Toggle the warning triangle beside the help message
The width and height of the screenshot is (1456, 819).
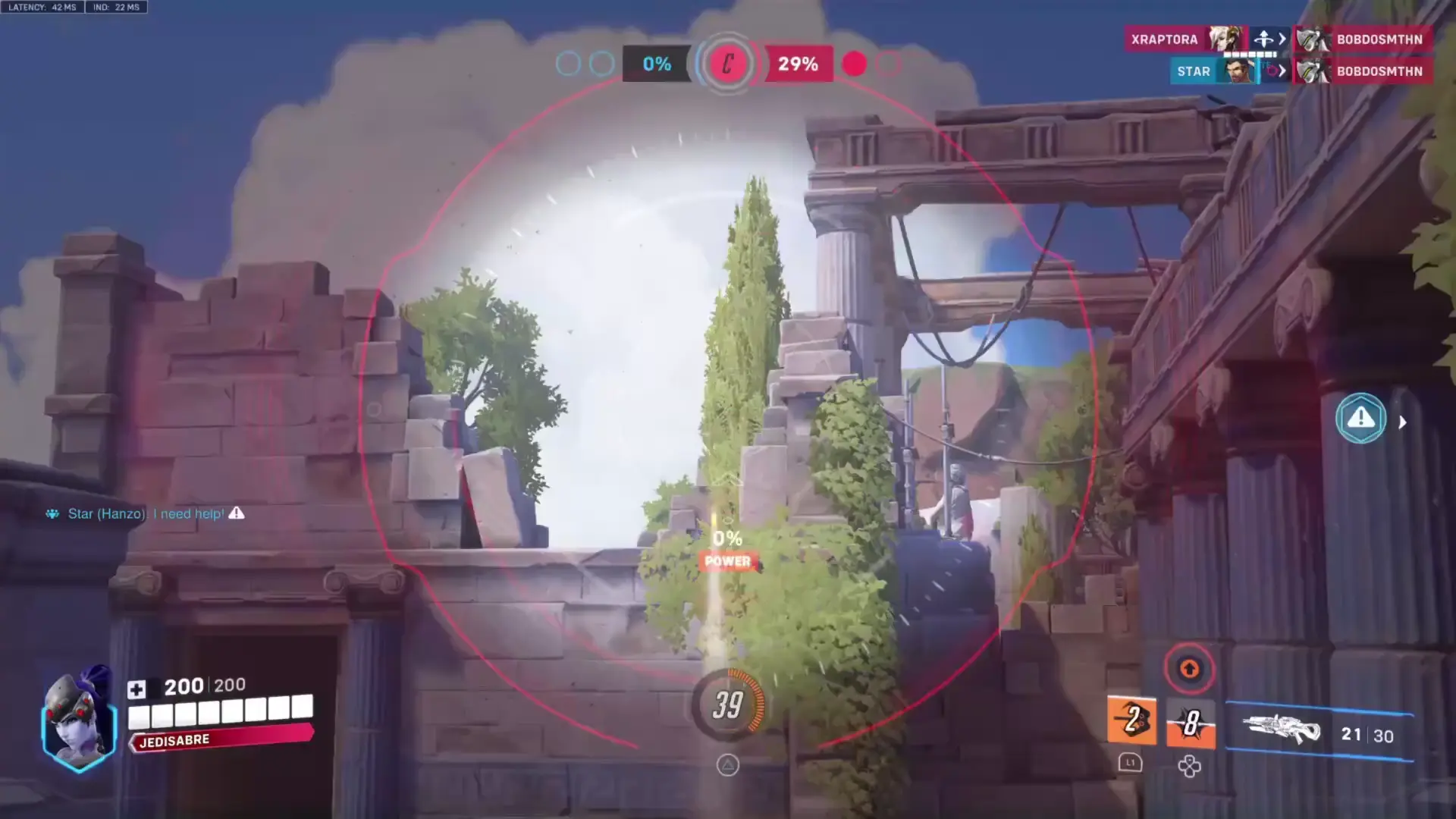coord(237,513)
